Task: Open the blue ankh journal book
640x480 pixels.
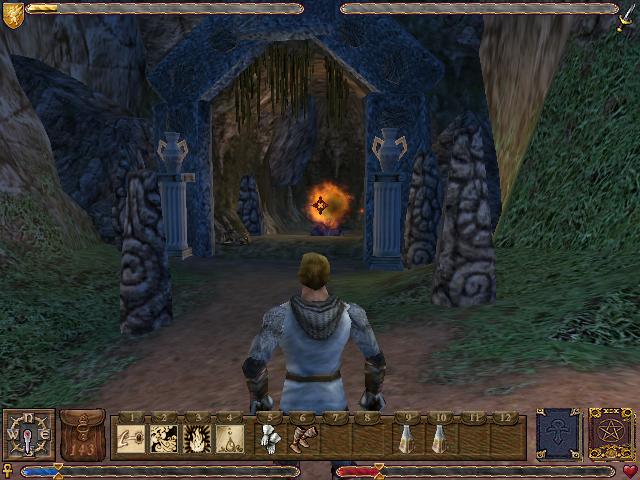Action: 558,435
